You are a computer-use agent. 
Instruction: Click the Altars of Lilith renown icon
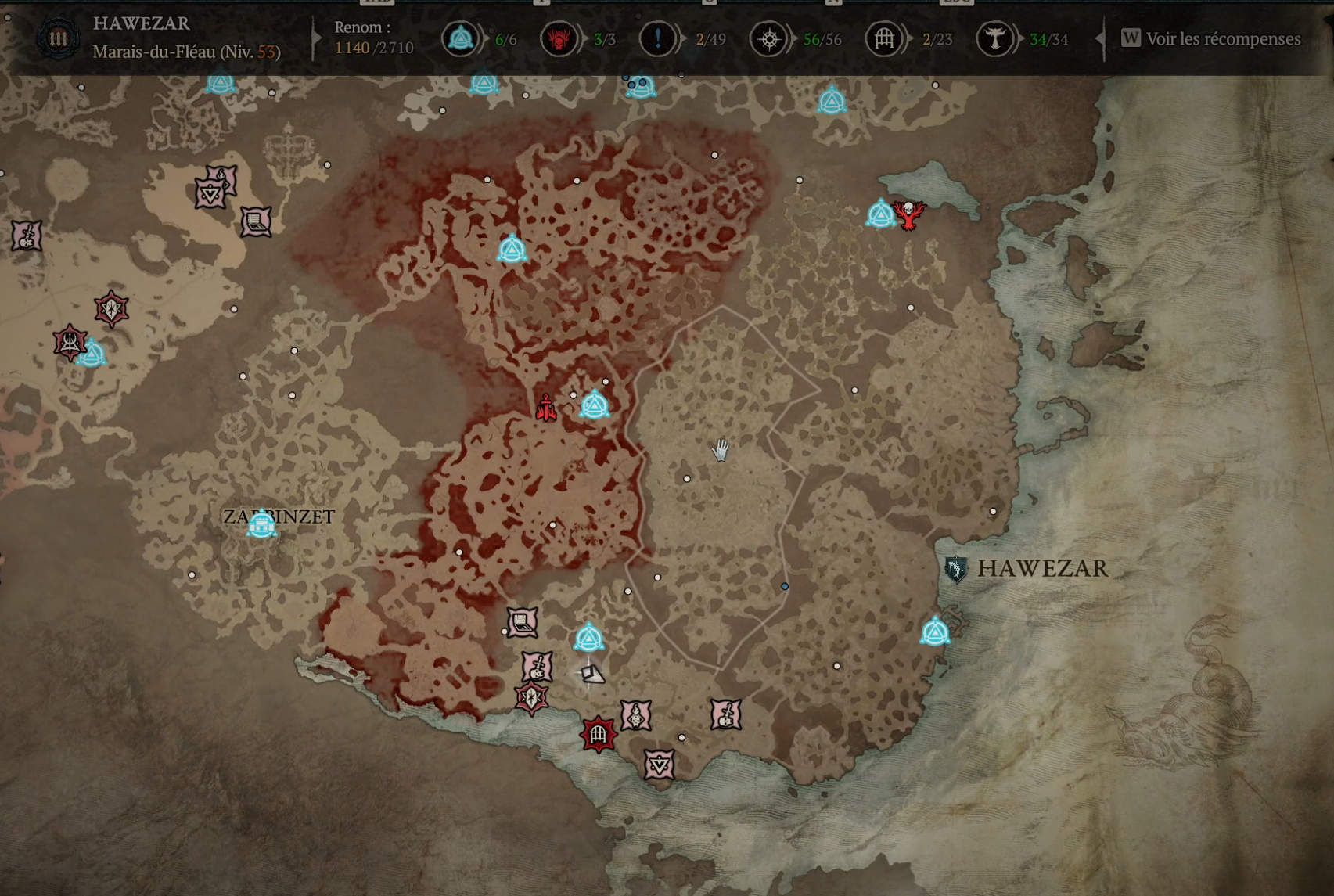[994, 39]
